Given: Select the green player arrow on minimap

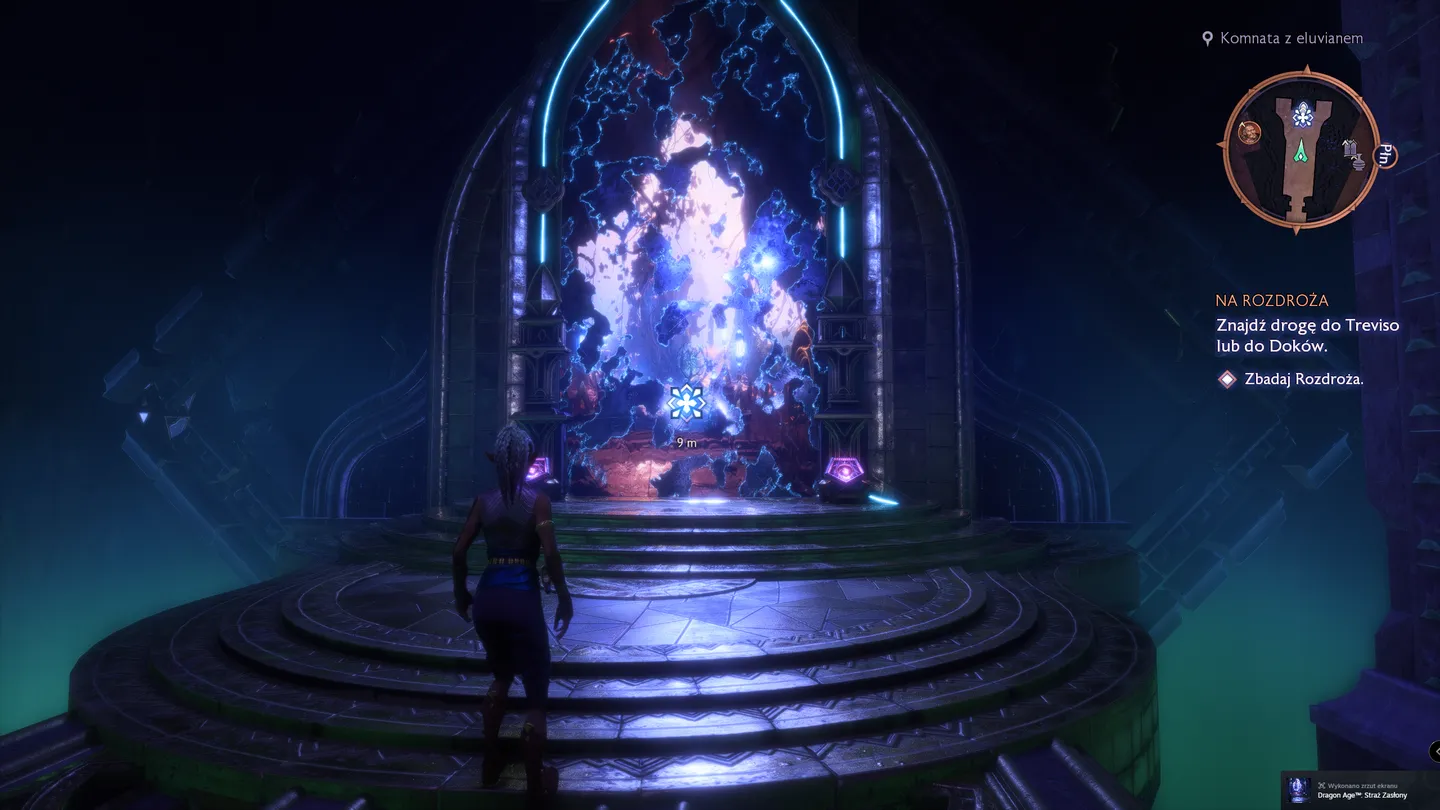Looking at the screenshot, I should click(x=1301, y=151).
